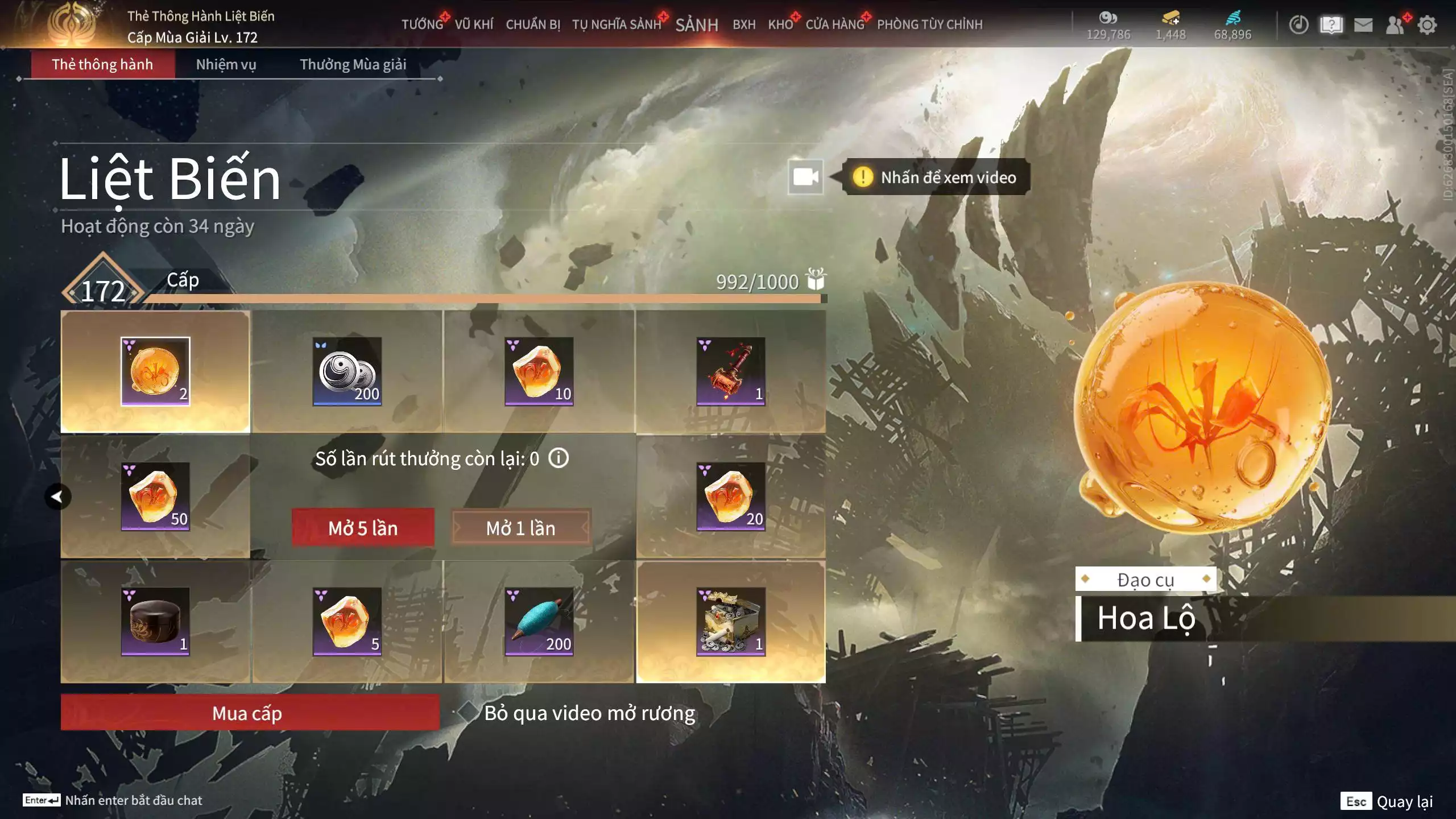Open the settings gear icon
The image size is (1456, 819).
(1427, 25)
